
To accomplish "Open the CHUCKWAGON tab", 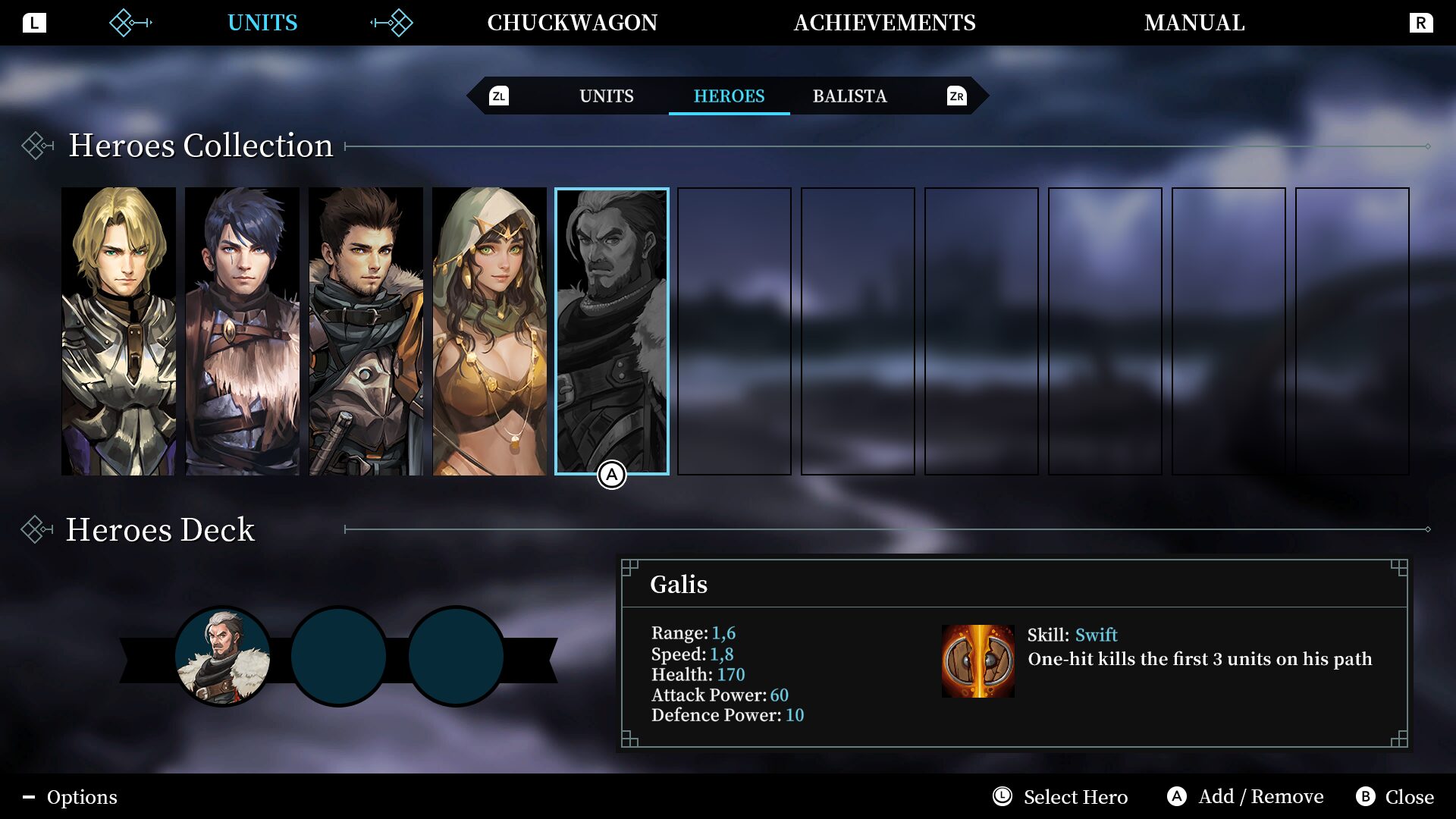I will click(572, 23).
